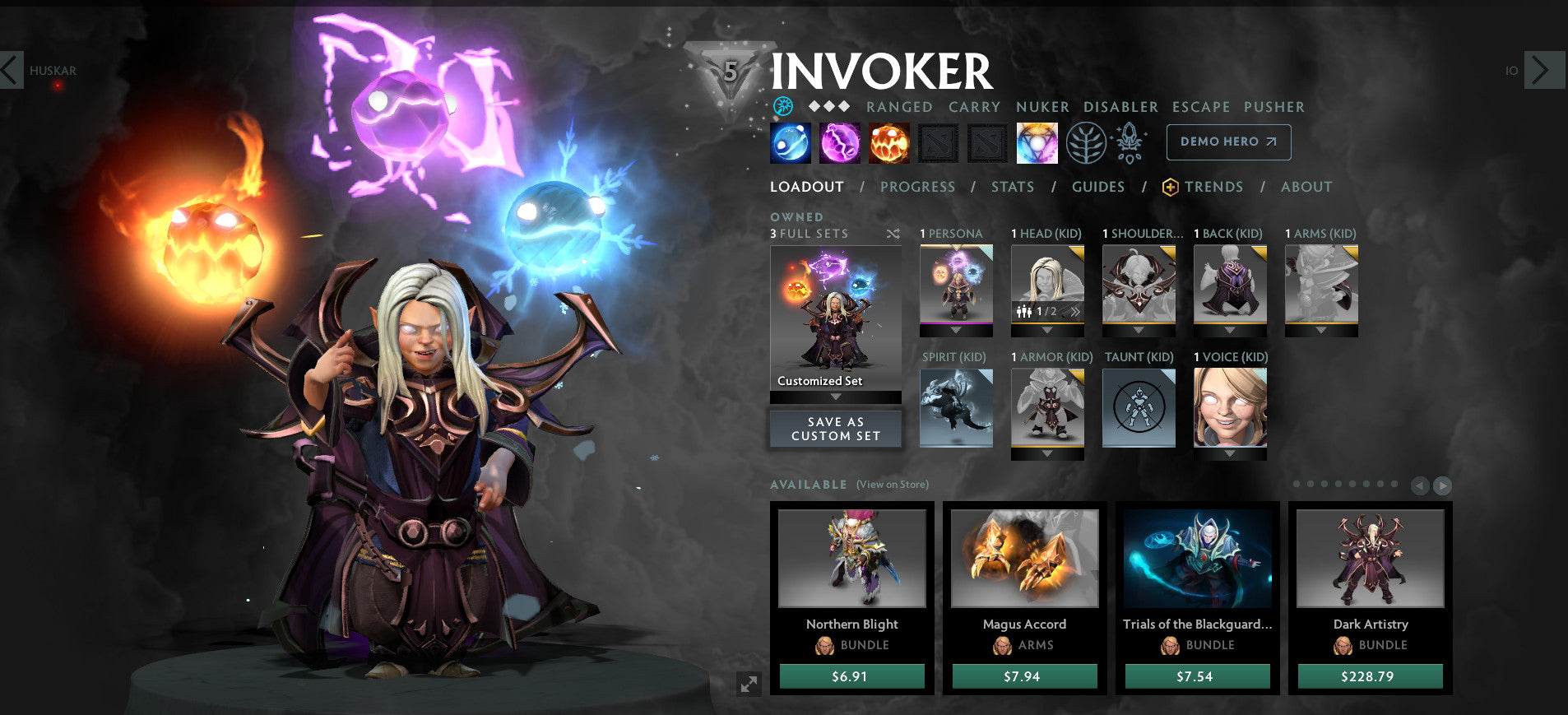Switch to the Stats tab
1568x715 pixels.
1011,187
